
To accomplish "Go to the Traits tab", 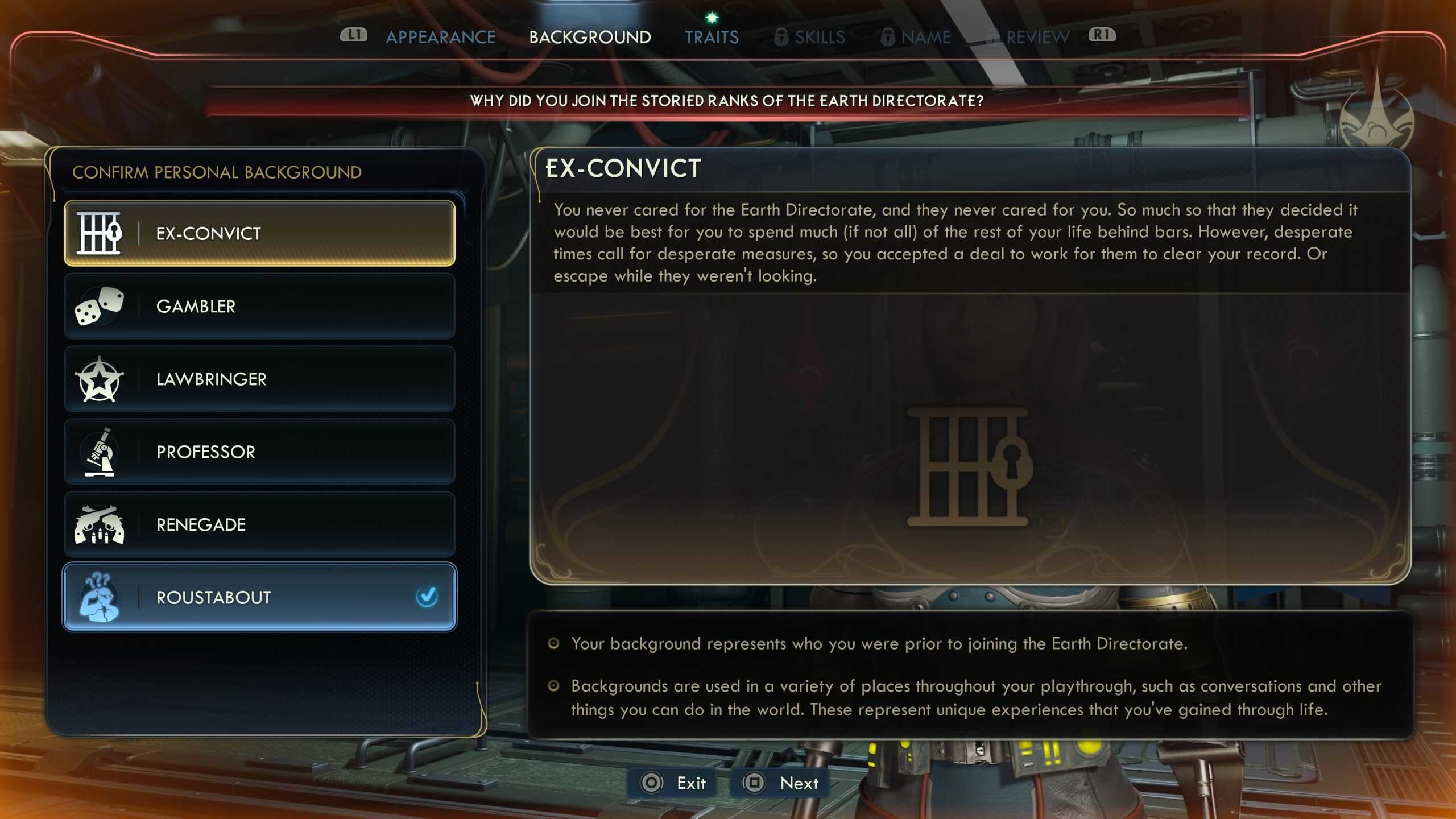I will pyautogui.click(x=712, y=38).
